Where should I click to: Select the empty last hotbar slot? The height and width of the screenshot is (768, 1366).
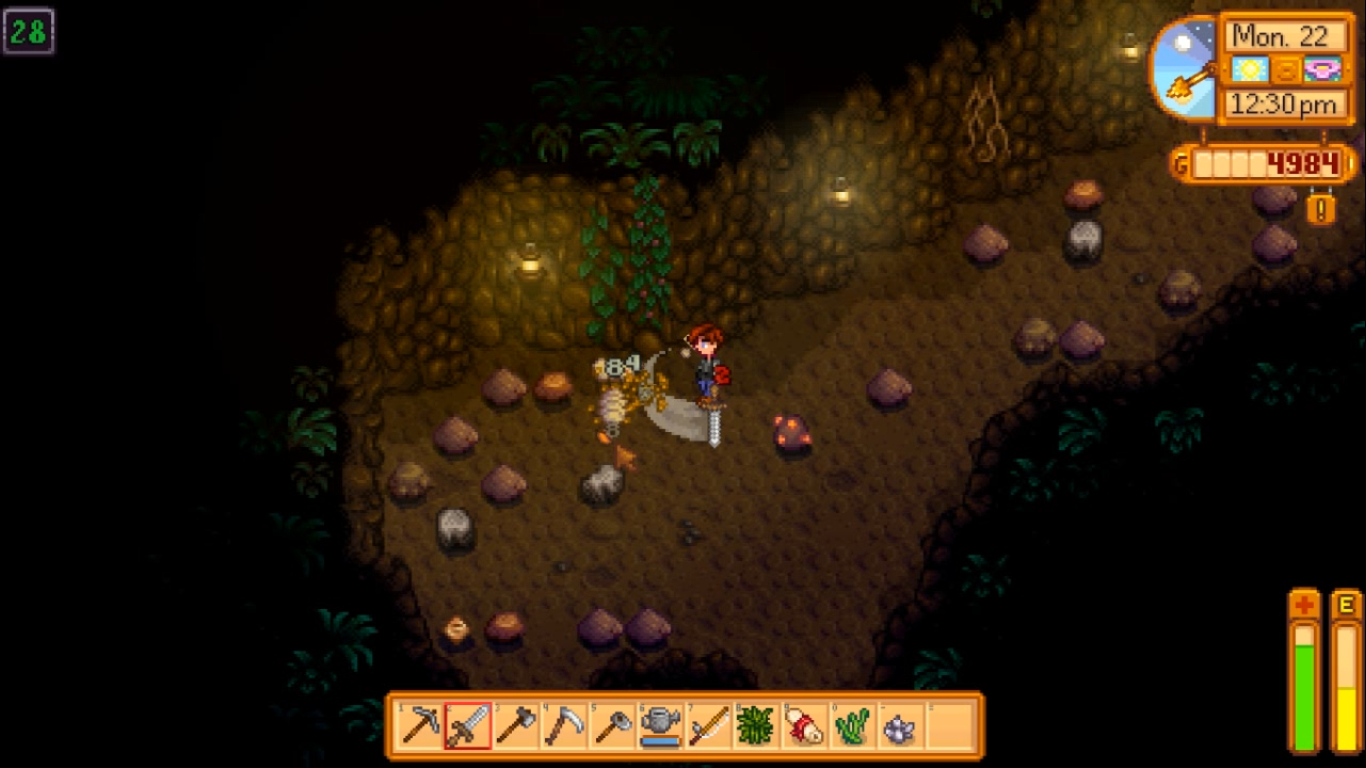tap(950, 725)
